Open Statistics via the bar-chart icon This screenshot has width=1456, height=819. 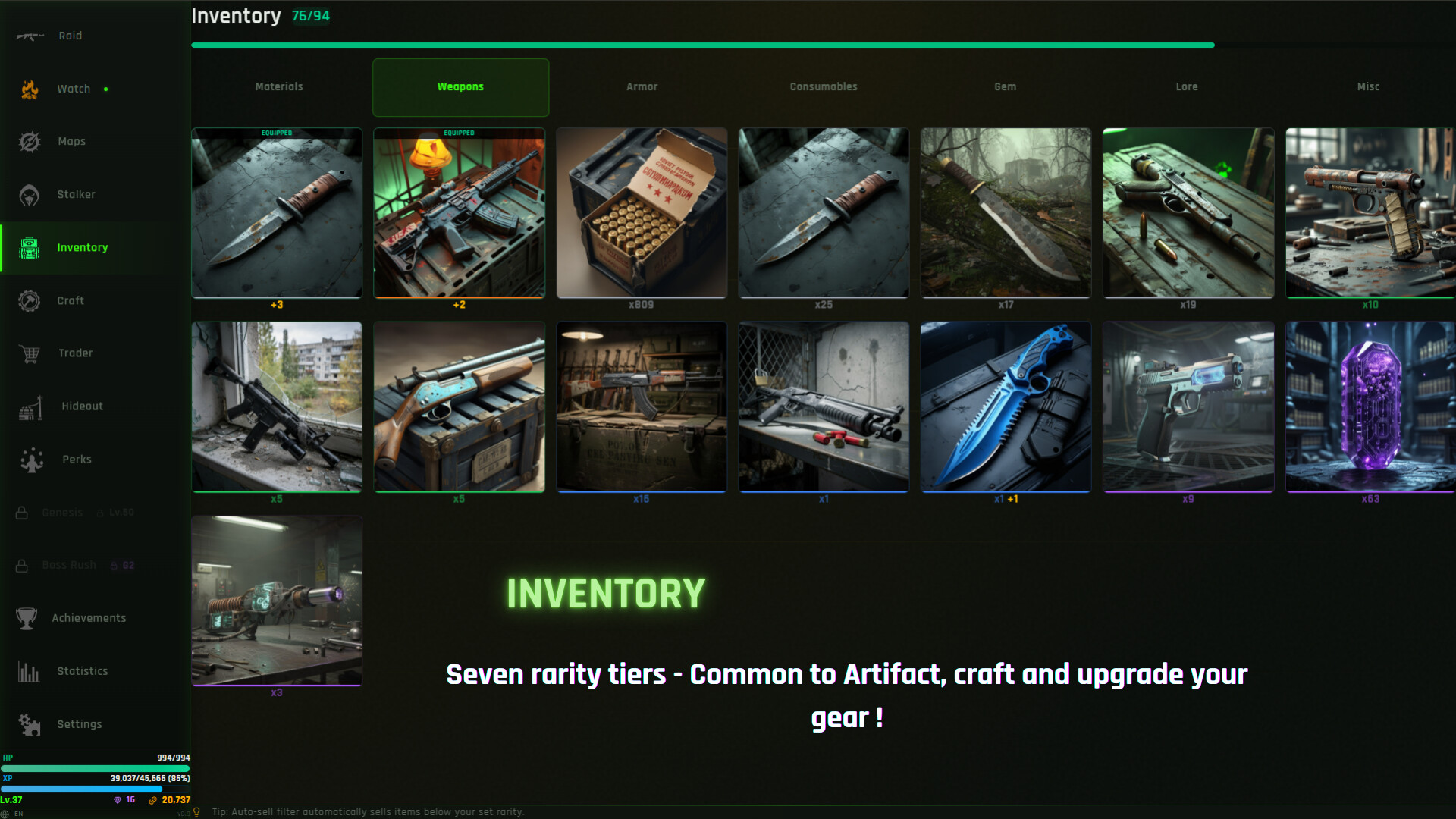pos(30,671)
